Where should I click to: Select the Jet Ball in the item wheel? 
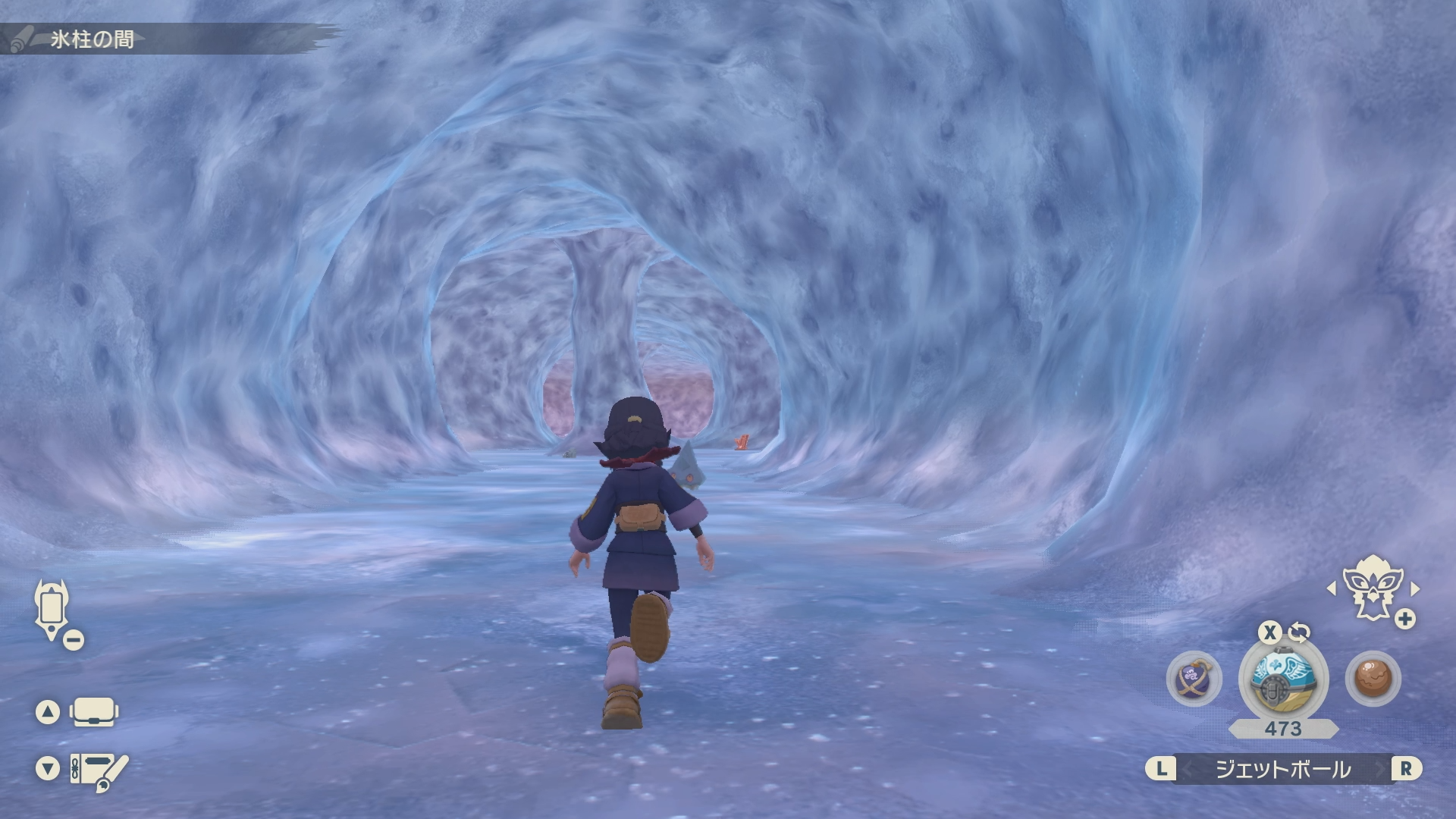pos(1283,677)
